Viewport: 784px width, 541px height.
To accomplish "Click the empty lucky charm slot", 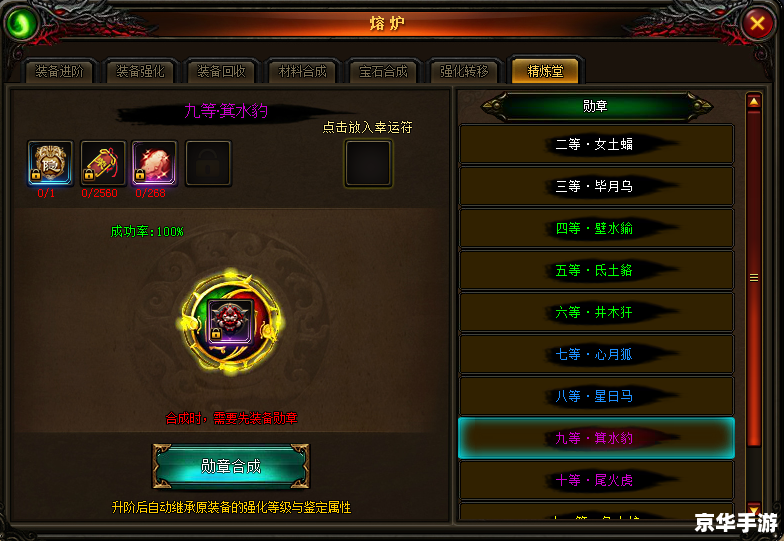I will (x=368, y=163).
